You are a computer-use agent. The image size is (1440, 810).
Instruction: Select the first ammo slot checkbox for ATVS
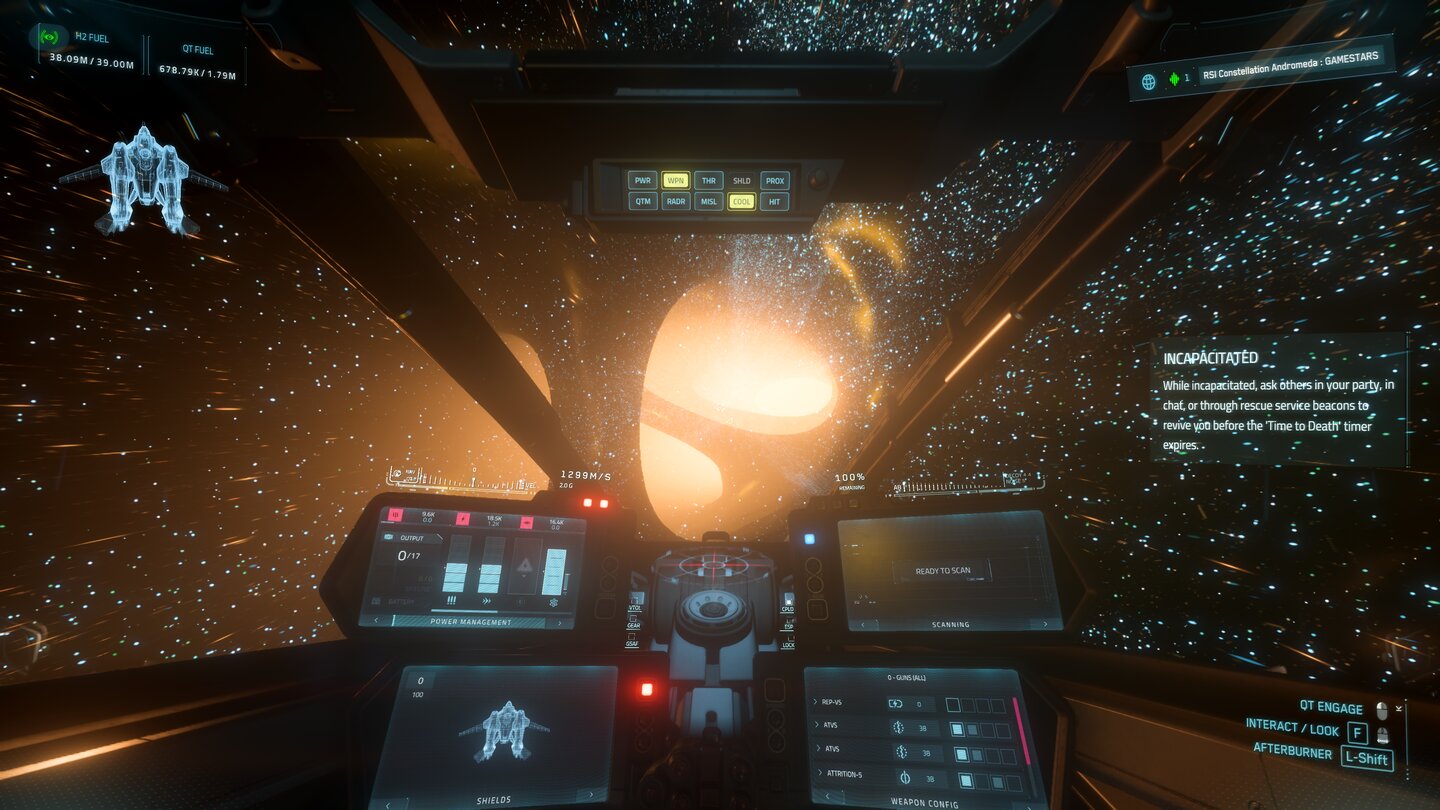[x=958, y=729]
